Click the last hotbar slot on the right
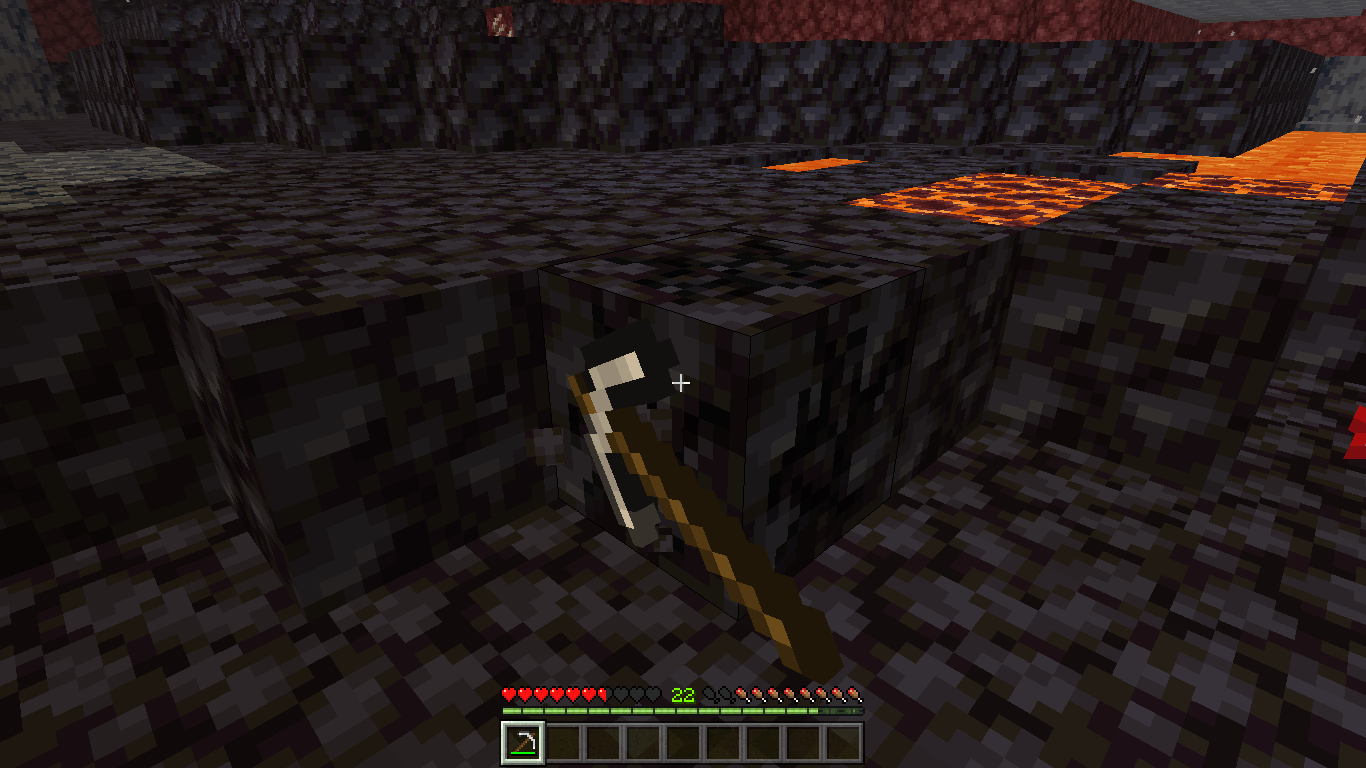1366x768 pixels. pos(845,741)
